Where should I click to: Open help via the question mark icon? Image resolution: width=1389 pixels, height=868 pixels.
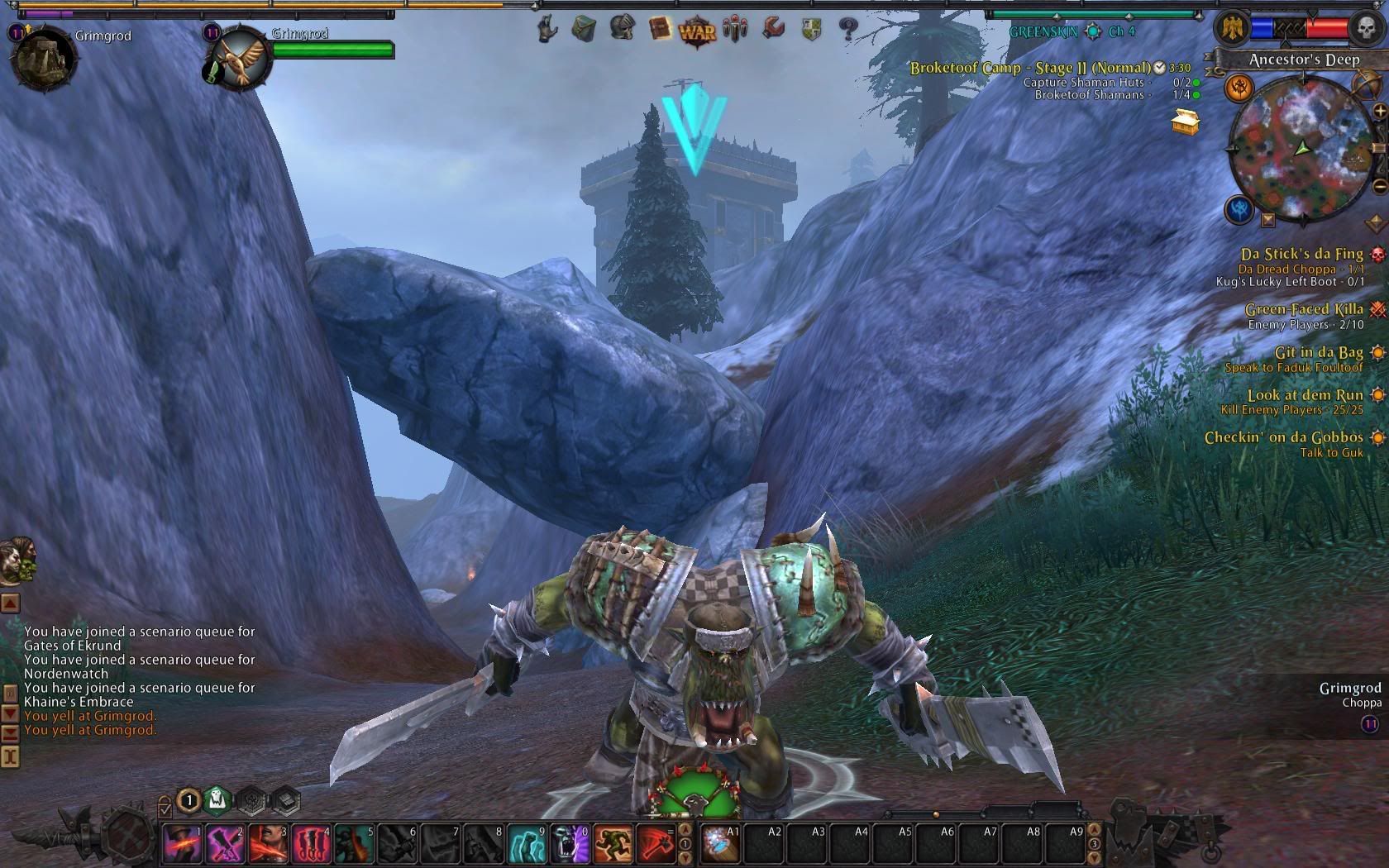coord(847,30)
